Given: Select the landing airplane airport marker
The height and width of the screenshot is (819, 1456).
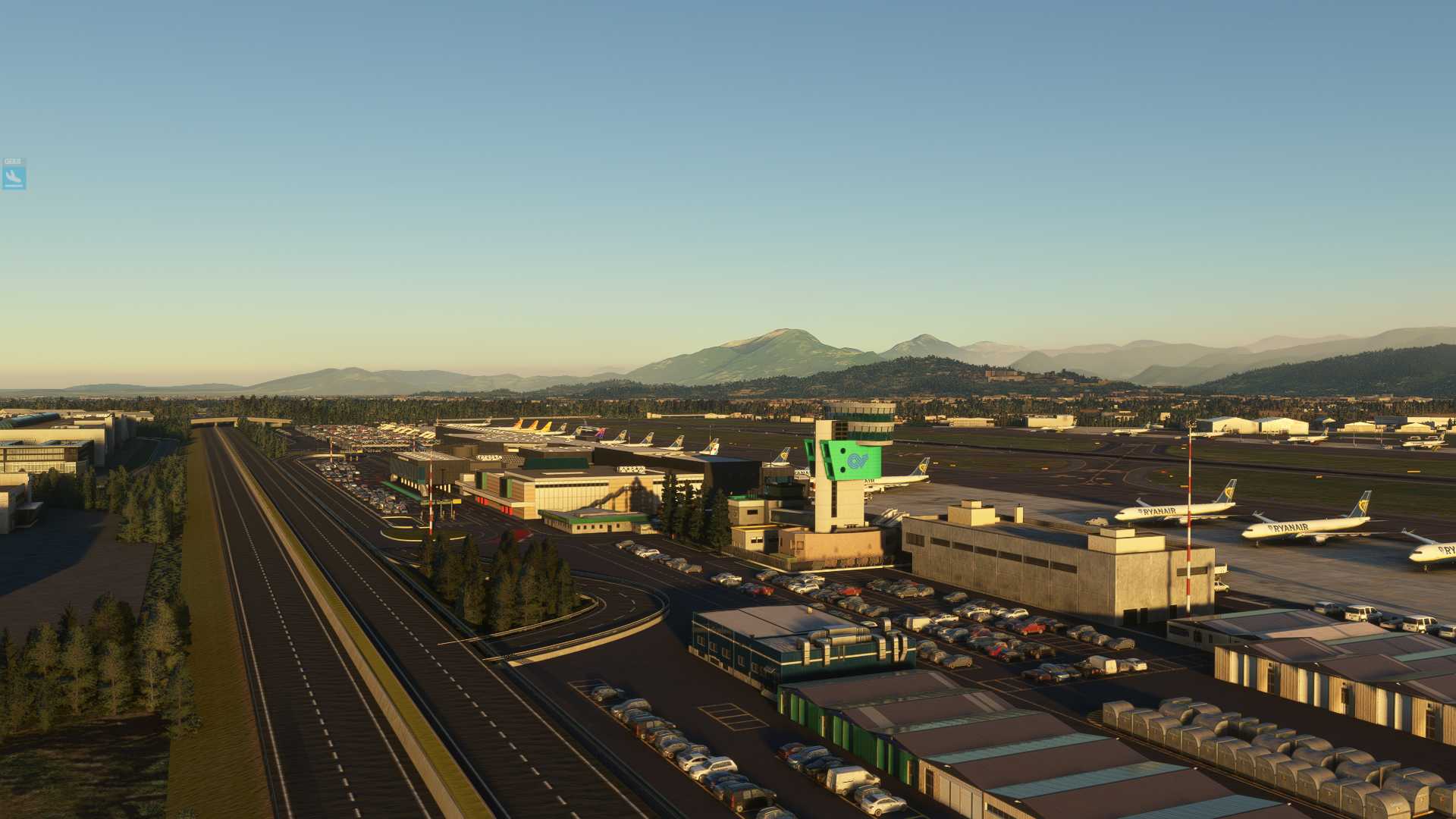Looking at the screenshot, I should 14,176.
